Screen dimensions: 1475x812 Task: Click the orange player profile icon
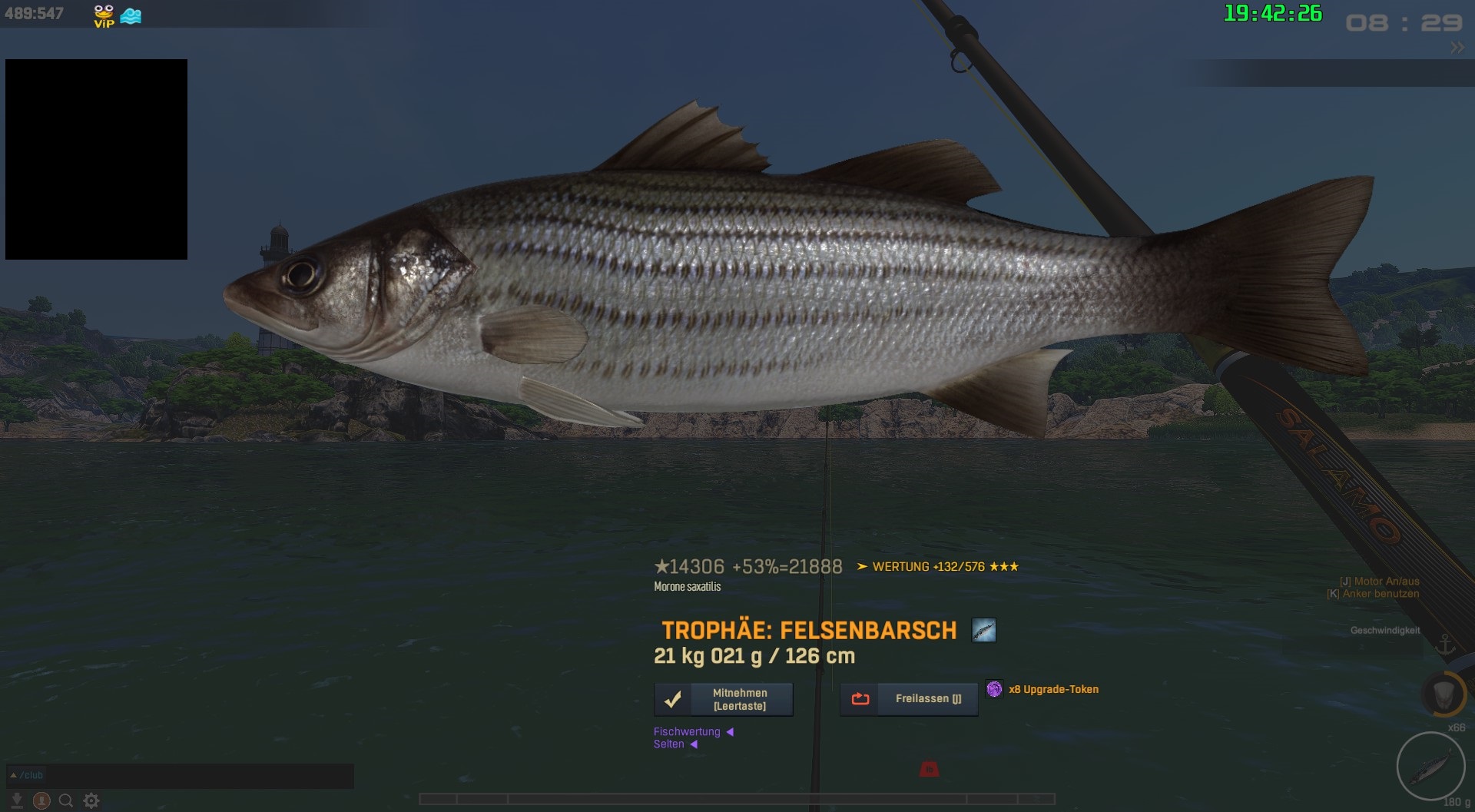click(41, 800)
